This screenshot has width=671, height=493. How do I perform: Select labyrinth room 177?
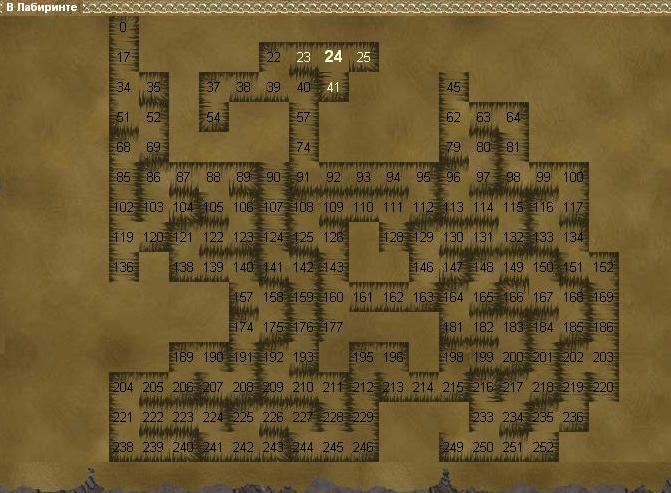[333, 327]
